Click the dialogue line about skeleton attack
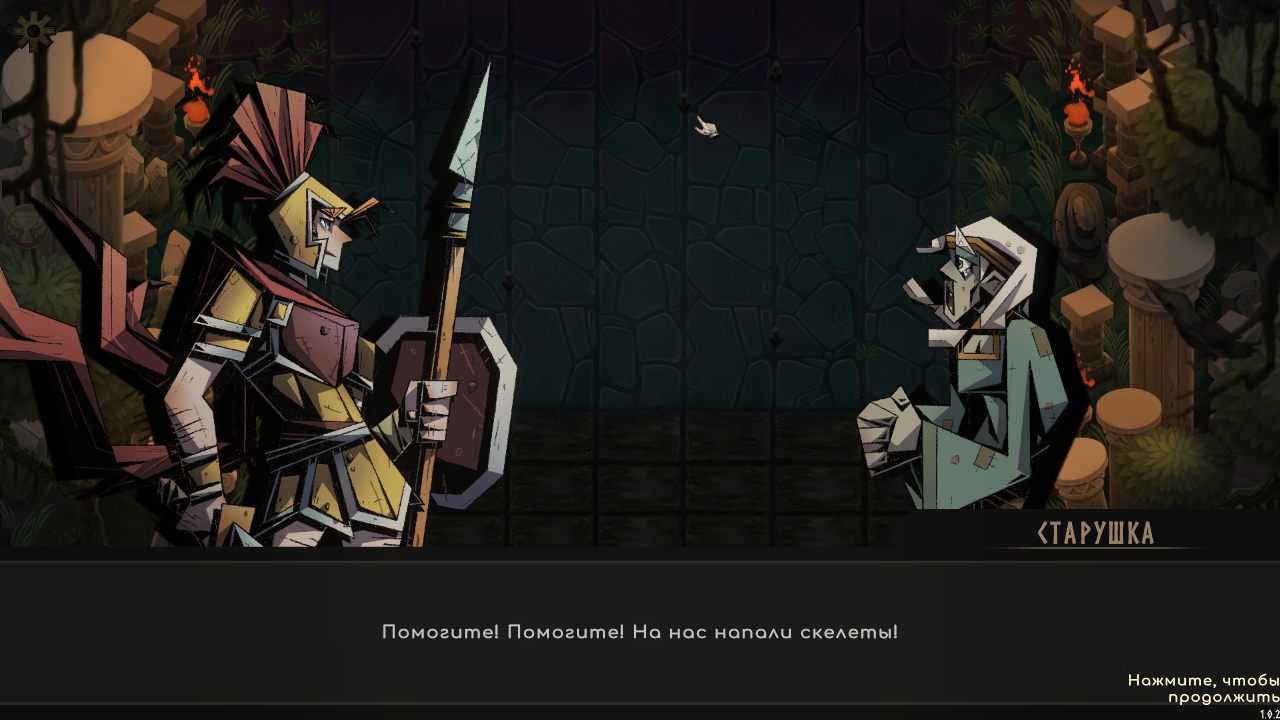 640,631
